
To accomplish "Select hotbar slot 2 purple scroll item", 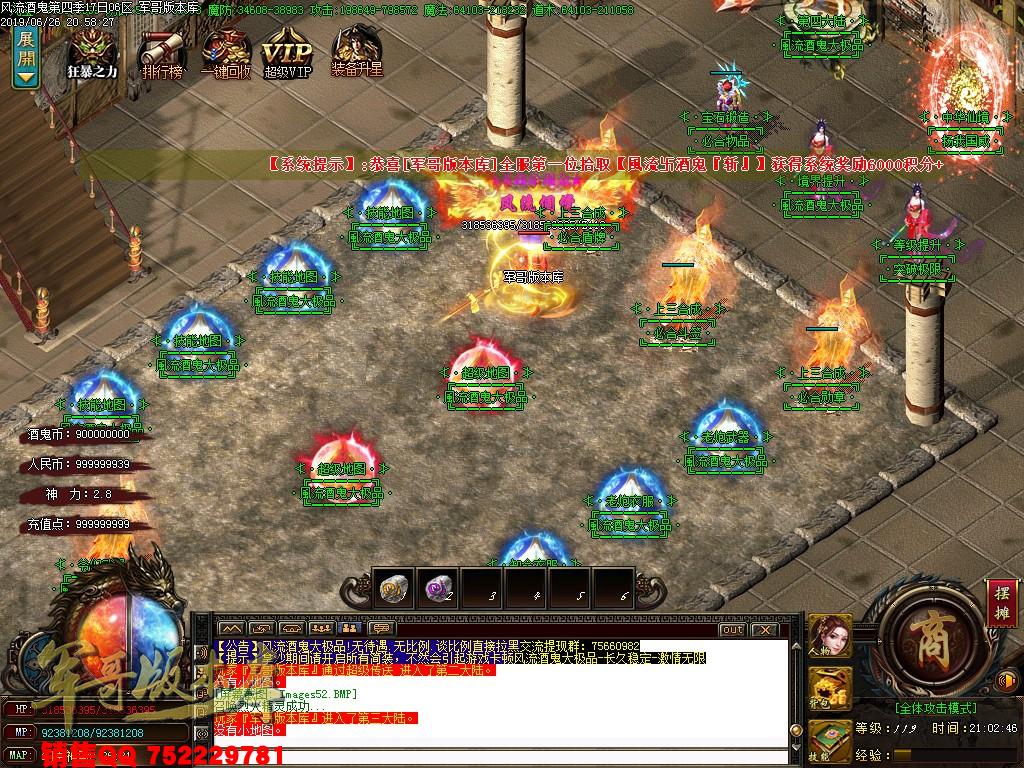I will 437,591.
